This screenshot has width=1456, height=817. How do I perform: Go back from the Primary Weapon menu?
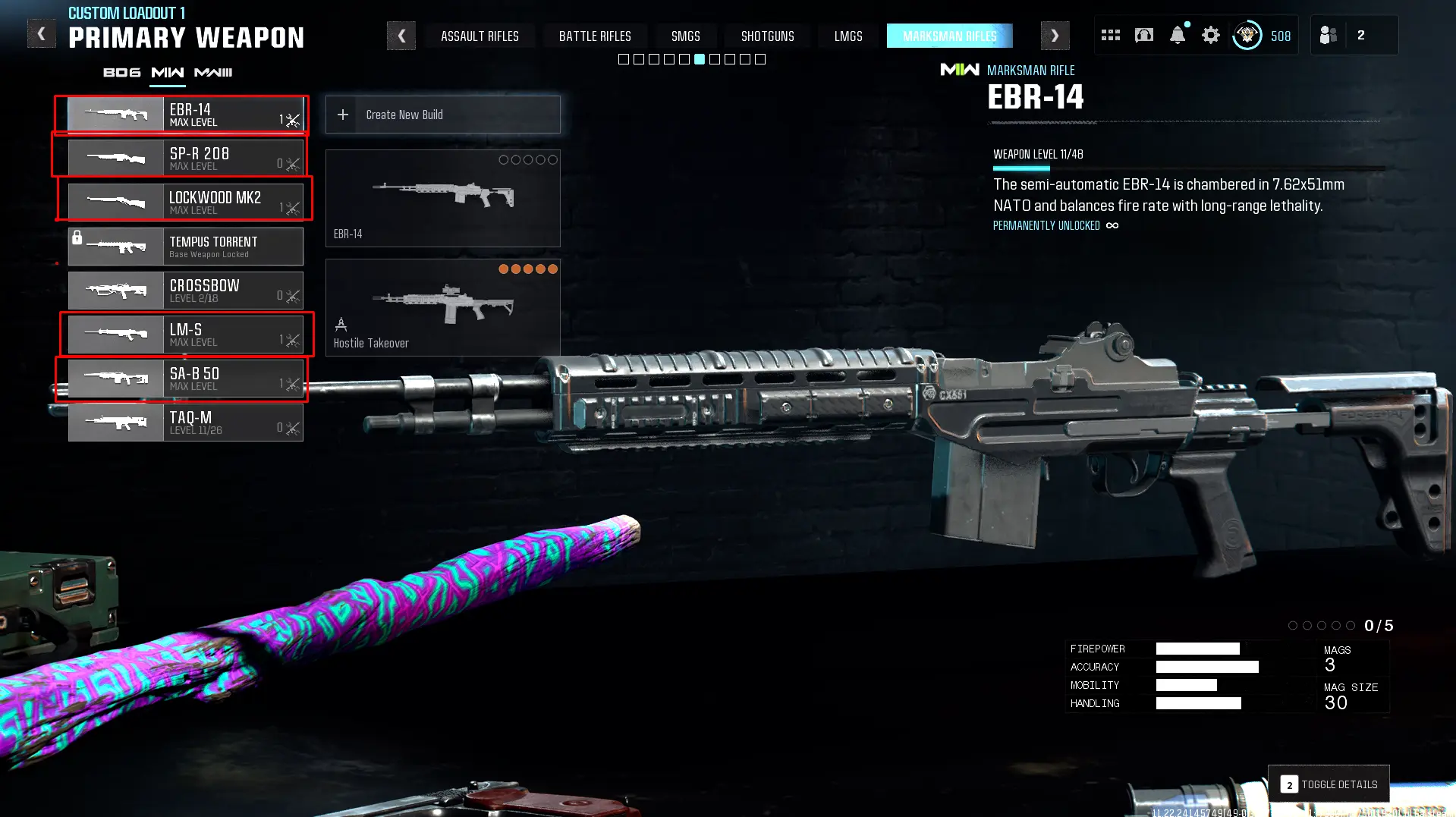pyautogui.click(x=42, y=34)
